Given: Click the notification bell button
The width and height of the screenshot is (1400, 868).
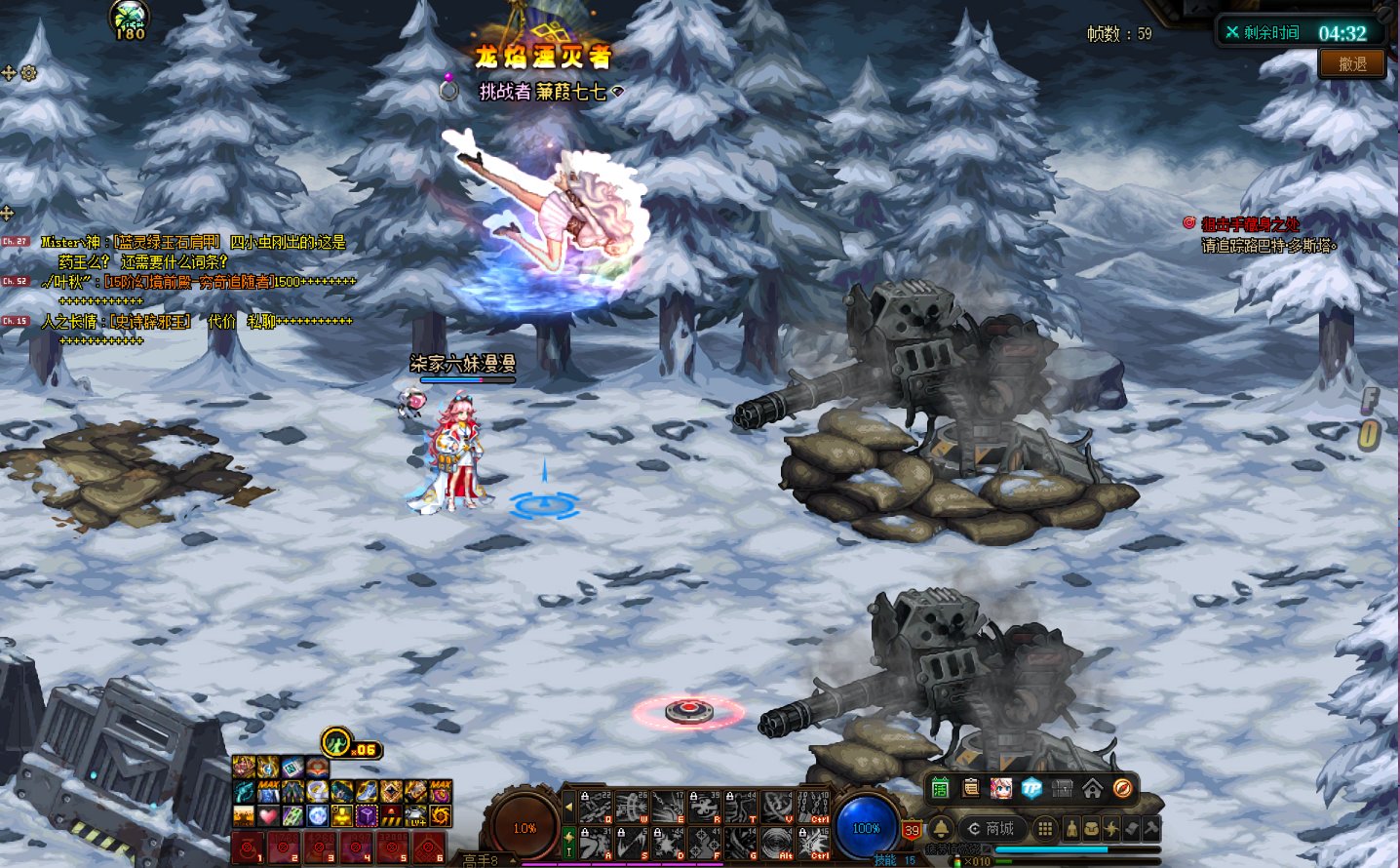Looking at the screenshot, I should point(941,829).
